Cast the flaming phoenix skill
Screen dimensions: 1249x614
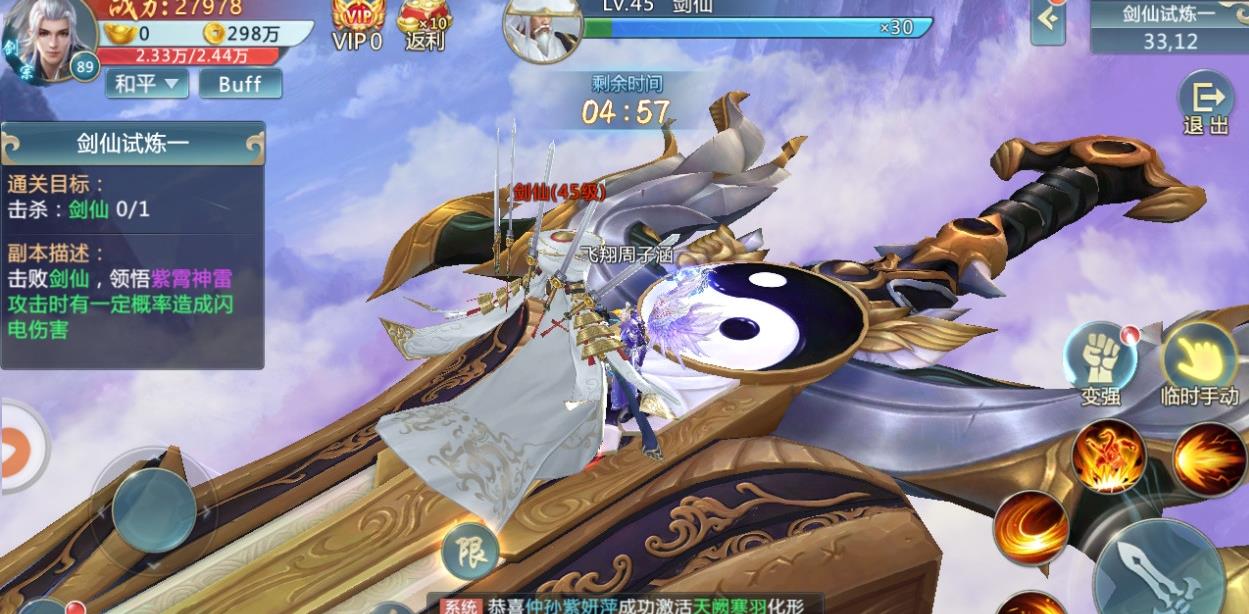point(1108,456)
